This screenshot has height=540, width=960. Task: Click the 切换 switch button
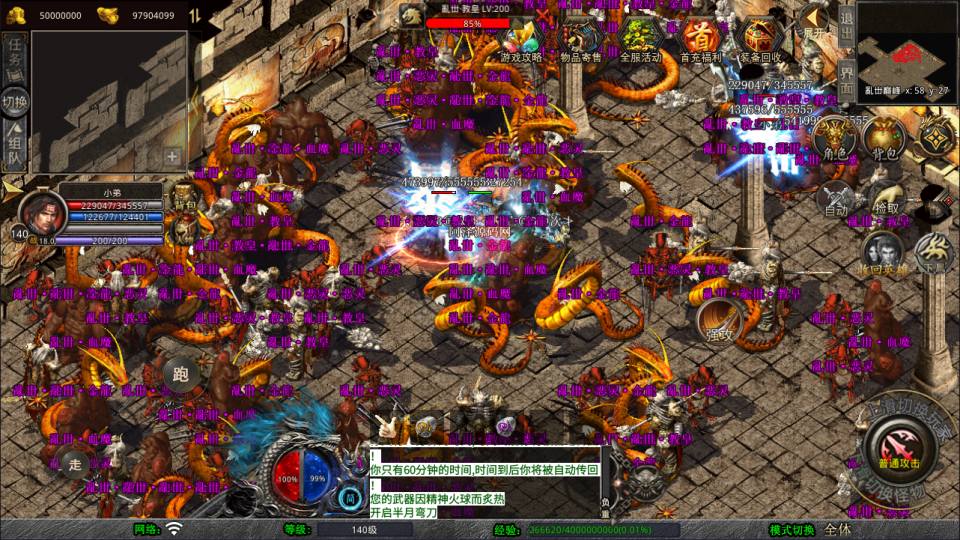tap(15, 101)
